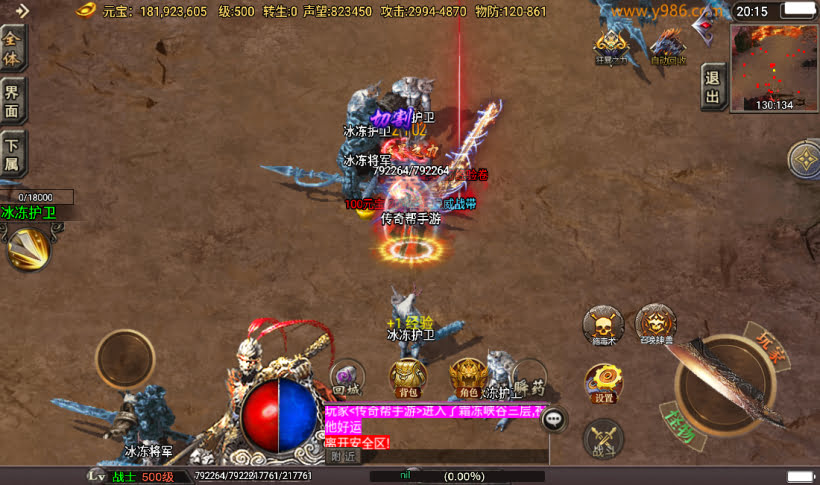Open the 设置 settings gear

coord(604,381)
